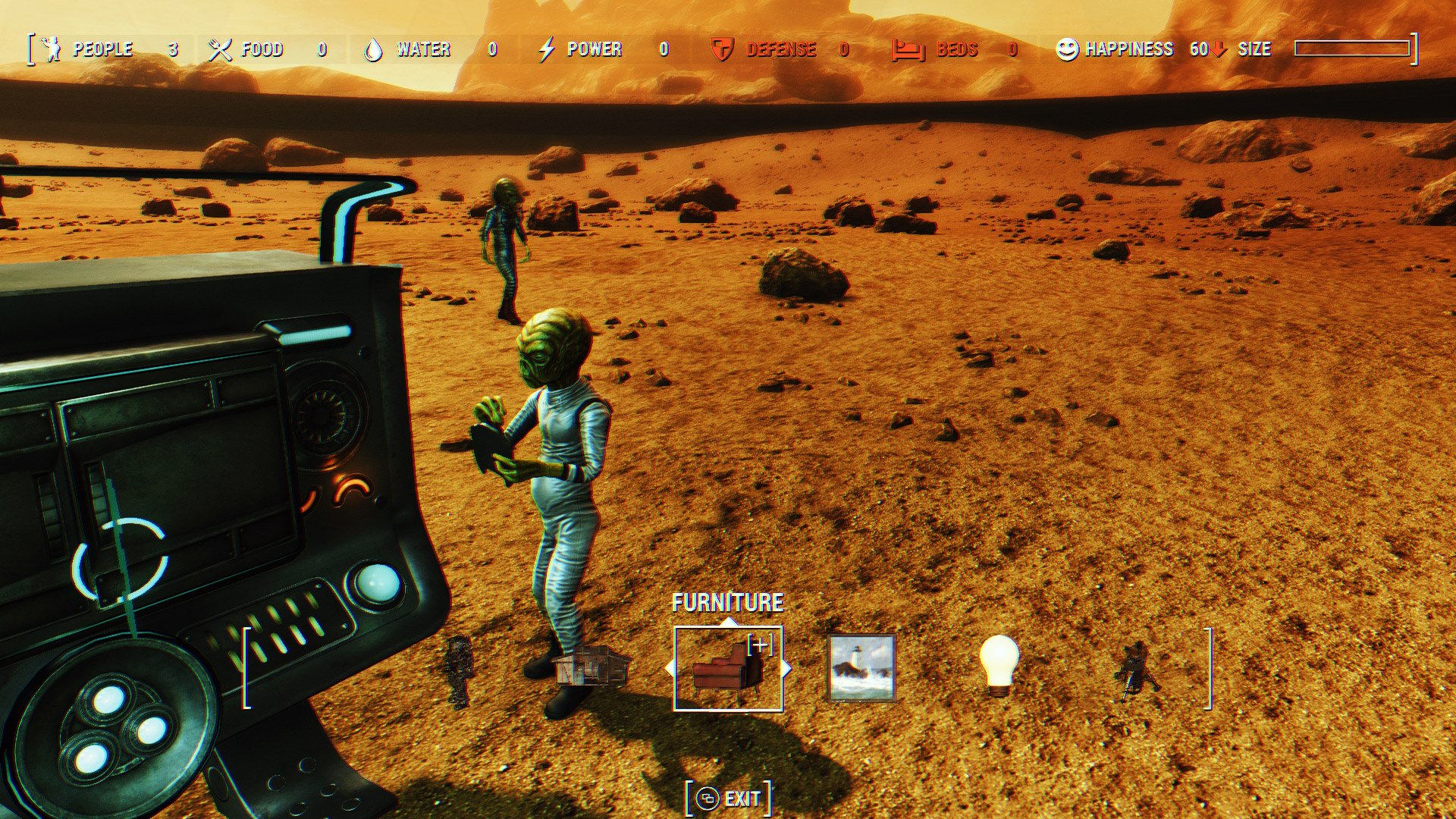
Task: Choose the Furniture armchair category
Action: pos(728,669)
